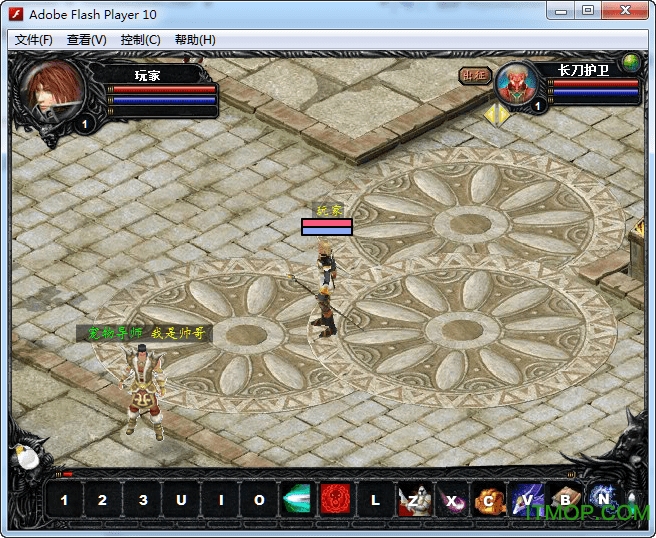Screen dimensions: 656x538
Task: Click the L hotbar slot
Action: [375, 500]
